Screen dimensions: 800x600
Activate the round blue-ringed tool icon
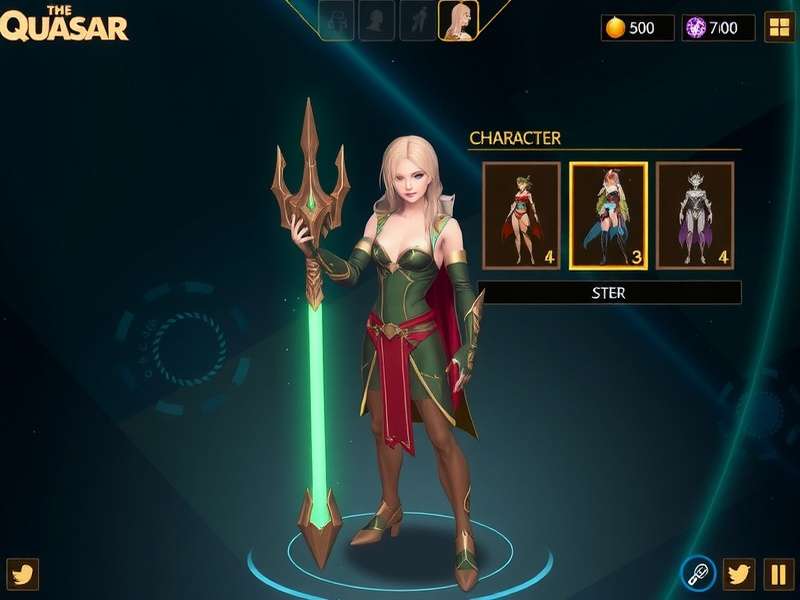click(x=697, y=574)
